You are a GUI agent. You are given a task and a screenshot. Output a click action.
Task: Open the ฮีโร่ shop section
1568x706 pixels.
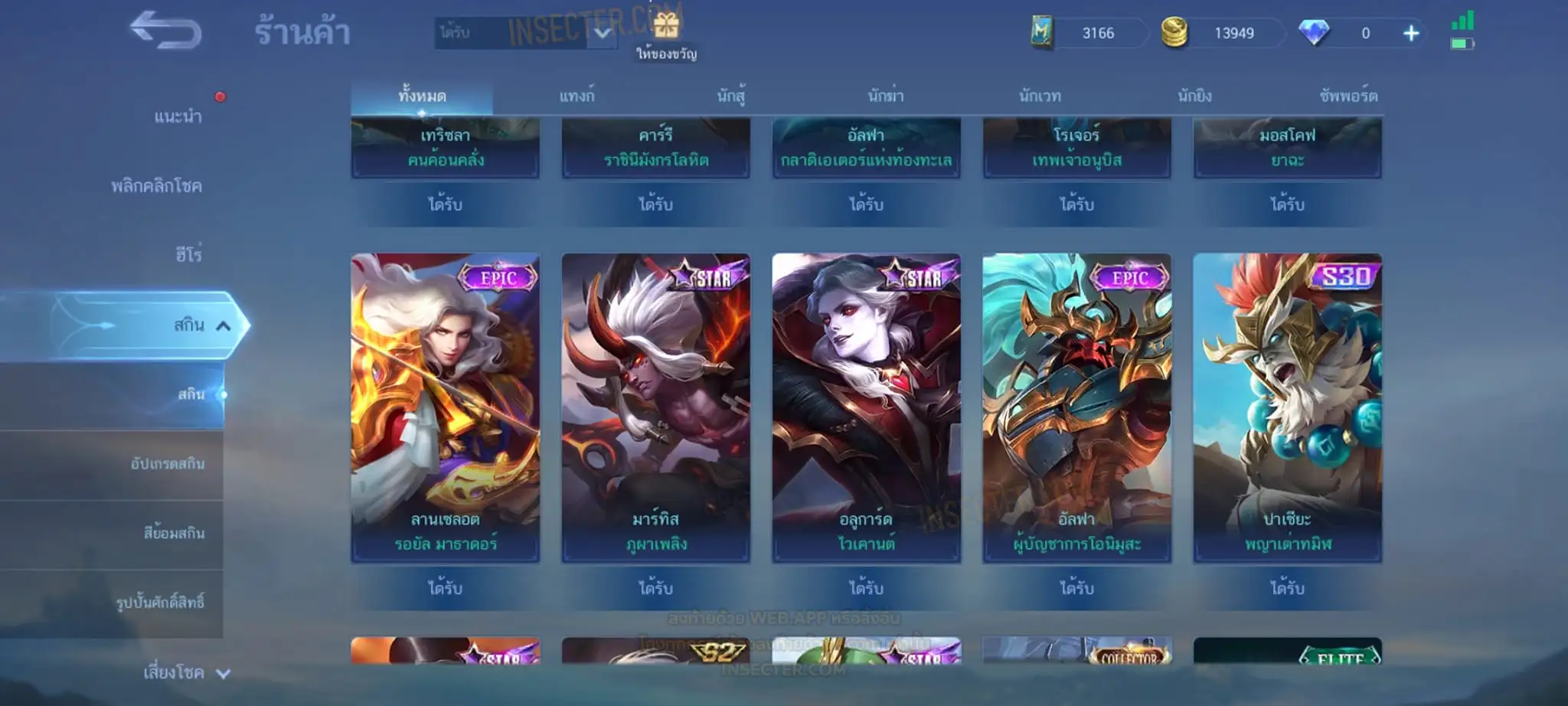(x=188, y=254)
